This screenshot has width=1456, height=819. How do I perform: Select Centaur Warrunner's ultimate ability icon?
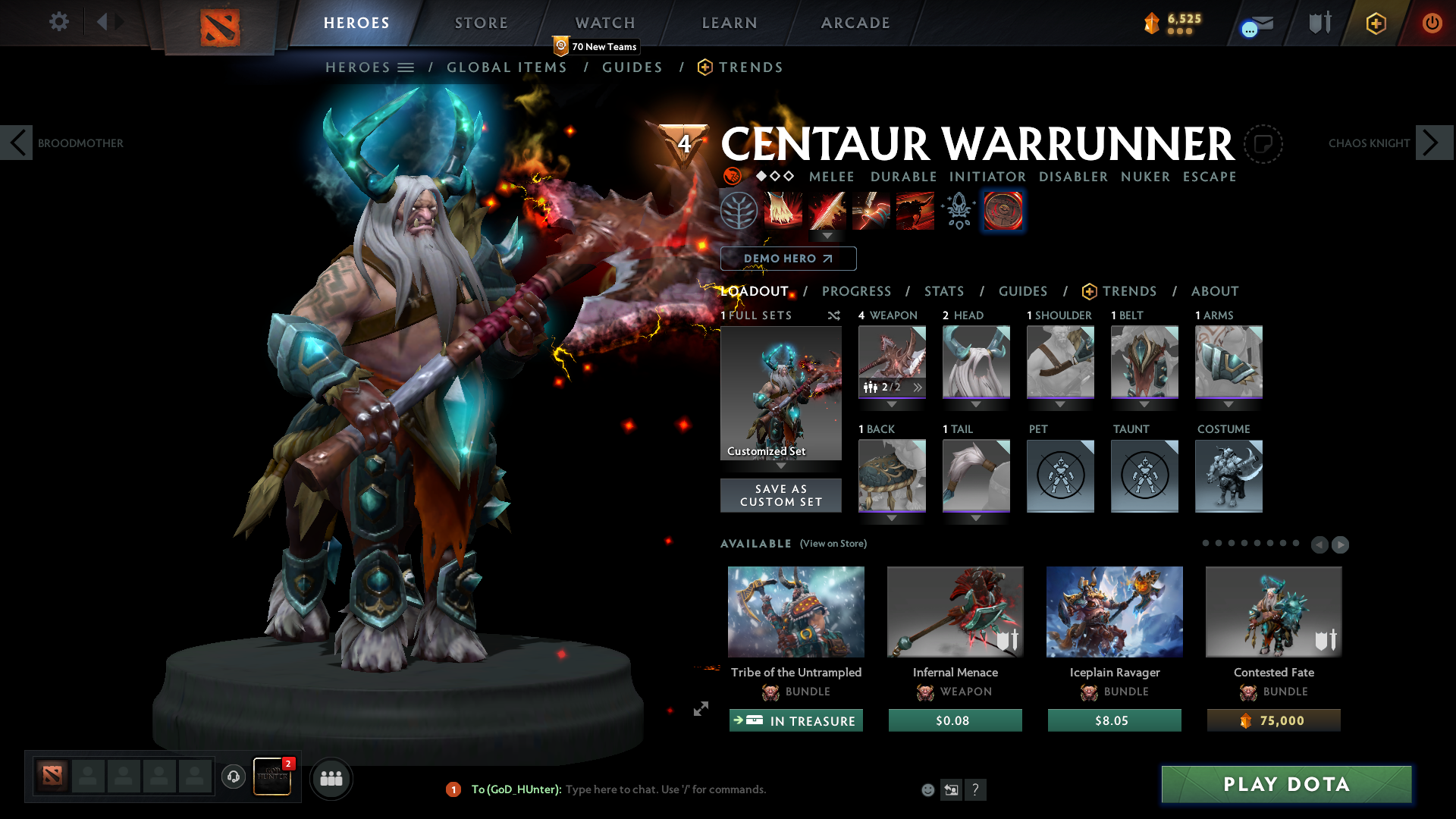pyautogui.click(x=915, y=210)
